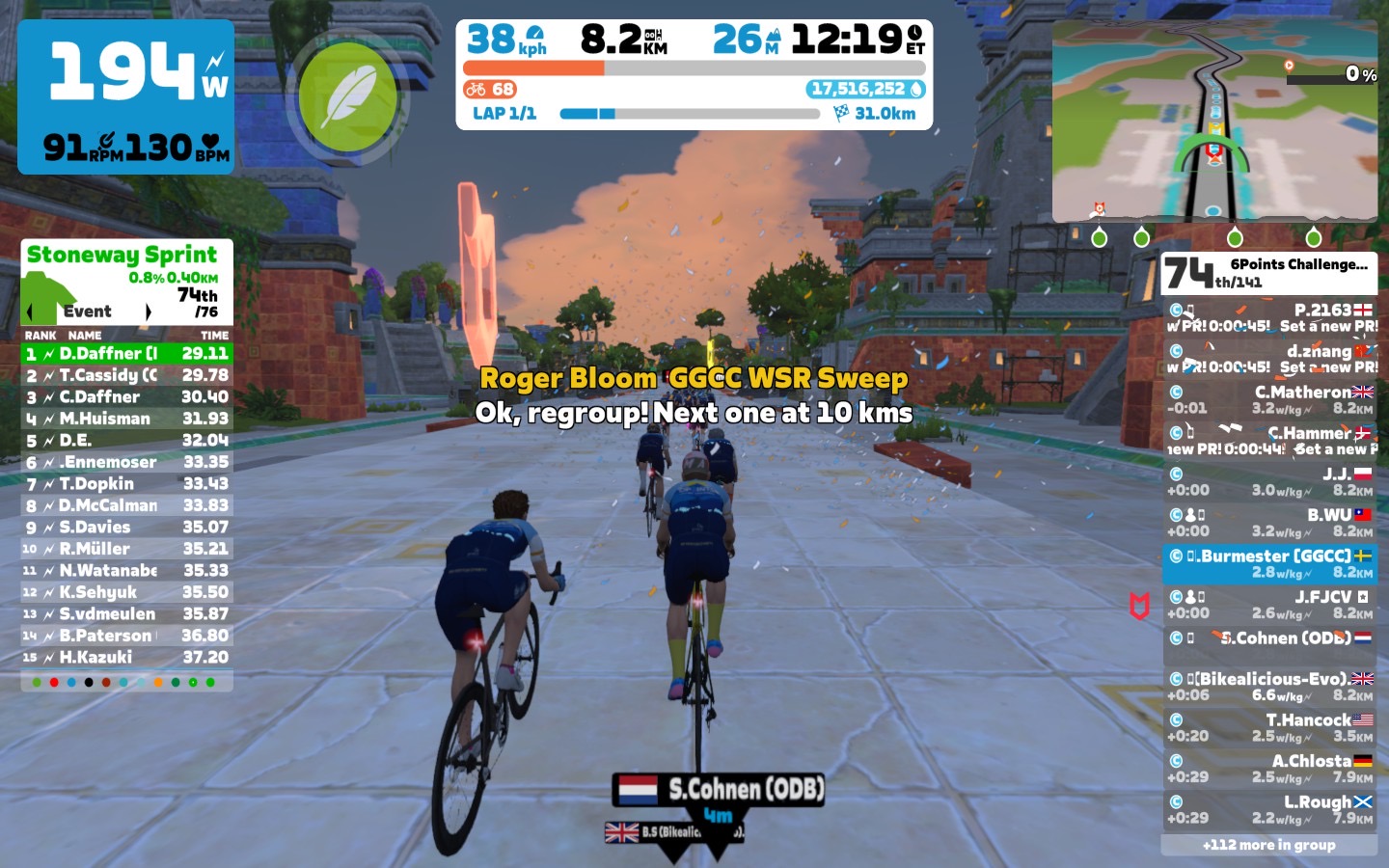The image size is (1389, 868).
Task: Pick S.Davies from the sprint leaderboard
Action: coord(126,528)
